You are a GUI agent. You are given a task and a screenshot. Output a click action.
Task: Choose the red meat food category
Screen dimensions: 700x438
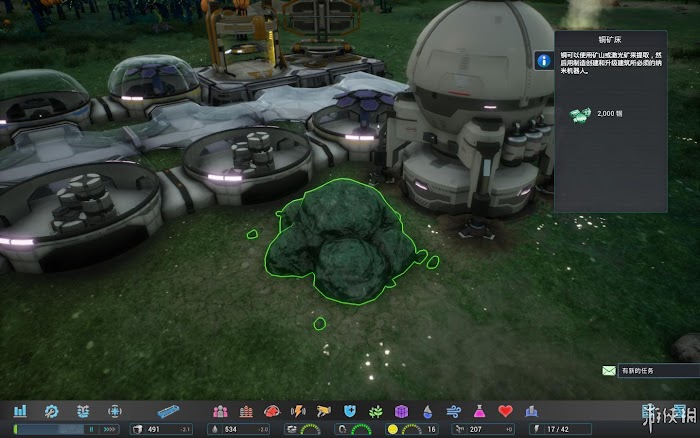[271, 411]
